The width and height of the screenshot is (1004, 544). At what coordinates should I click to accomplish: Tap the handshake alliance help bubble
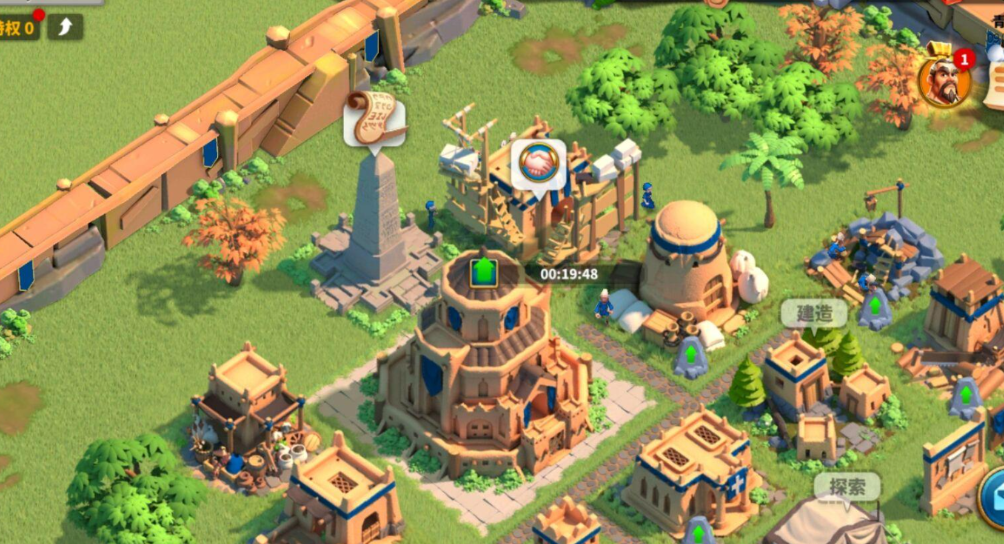539,164
